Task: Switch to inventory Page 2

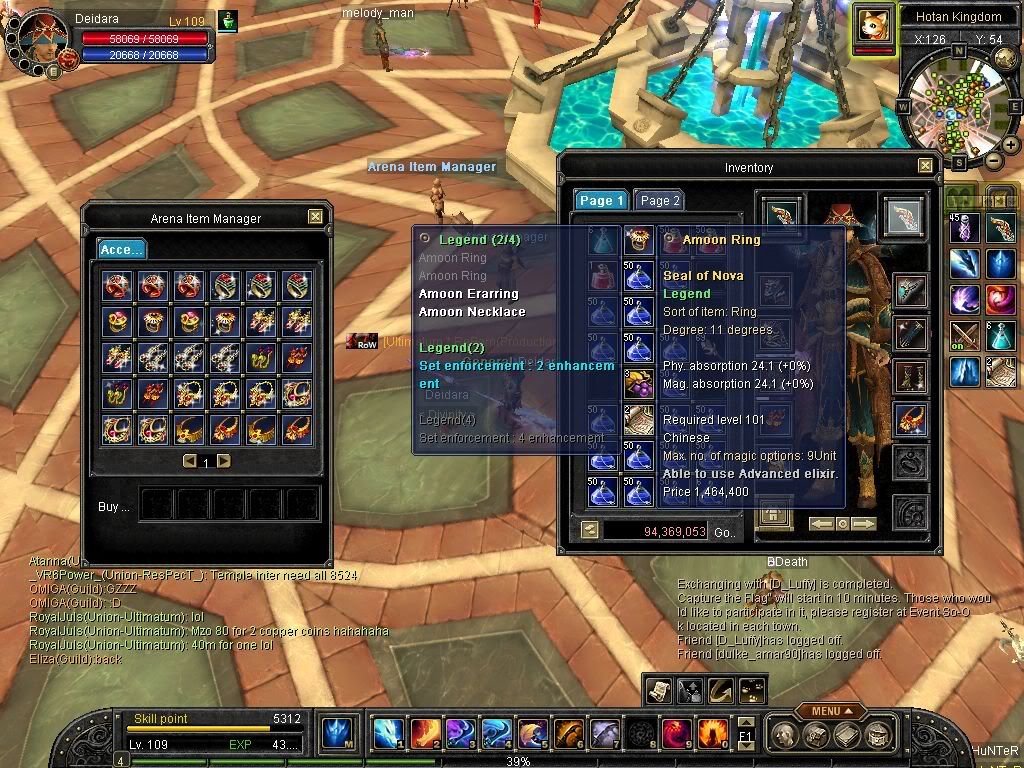Action: (659, 200)
